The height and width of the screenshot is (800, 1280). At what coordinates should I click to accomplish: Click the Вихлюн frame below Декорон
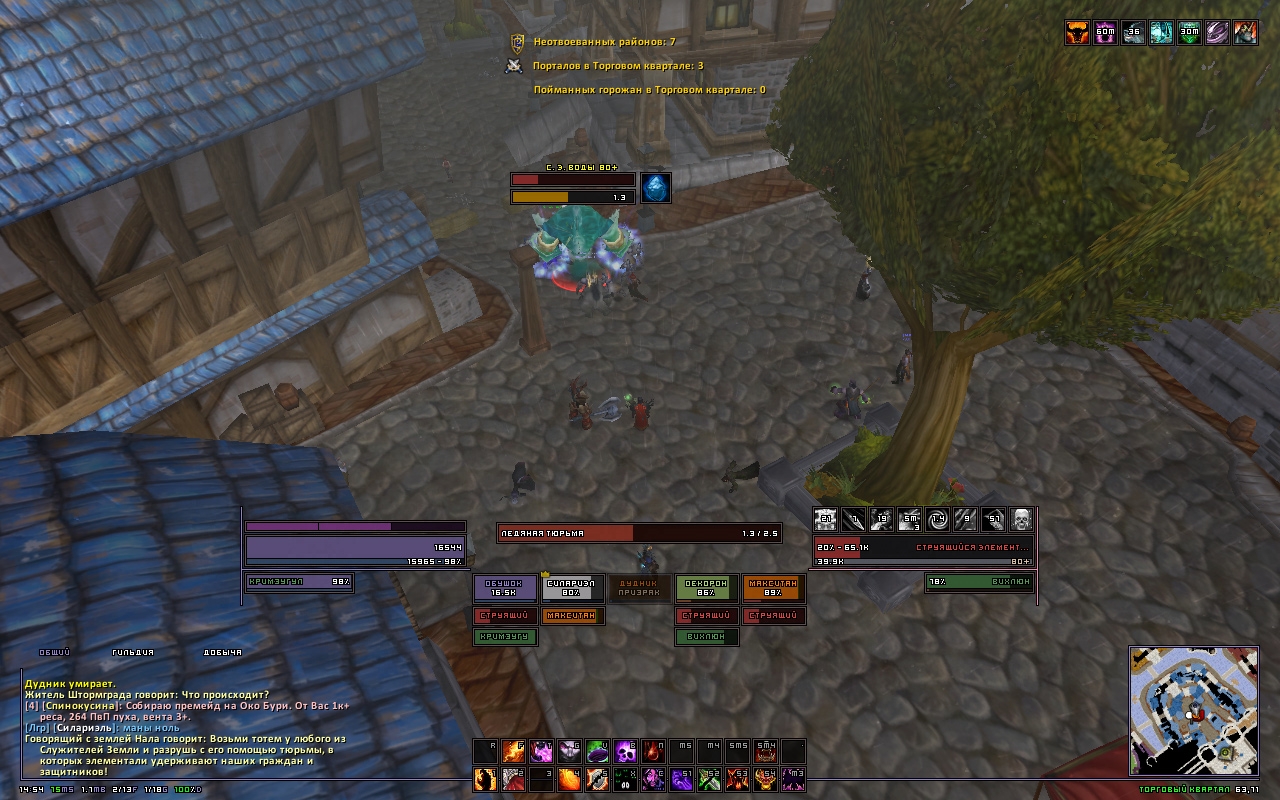(707, 637)
